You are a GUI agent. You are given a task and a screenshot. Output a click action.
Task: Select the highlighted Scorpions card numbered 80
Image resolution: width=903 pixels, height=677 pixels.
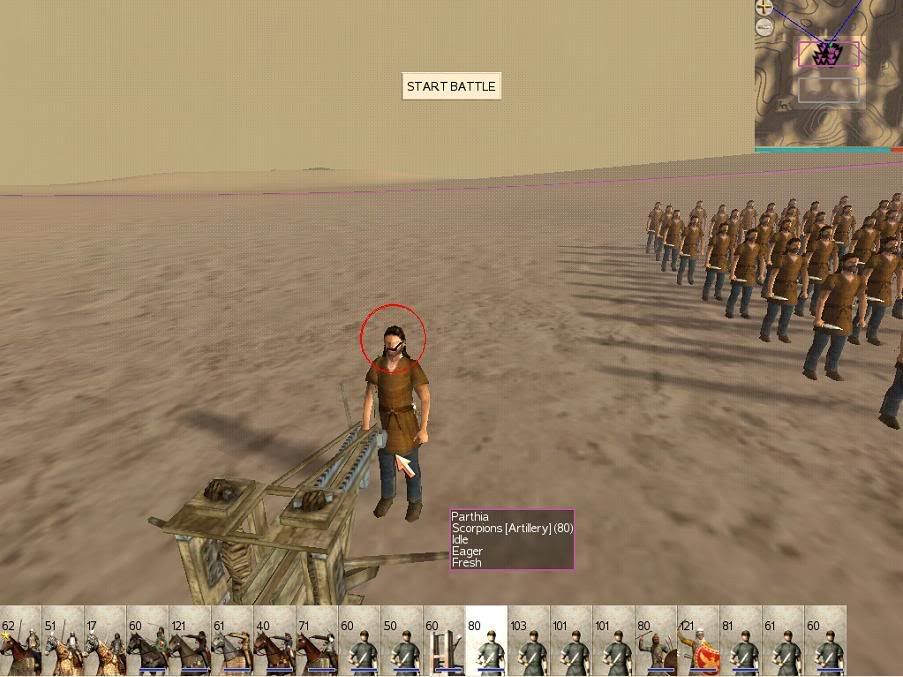(487, 641)
